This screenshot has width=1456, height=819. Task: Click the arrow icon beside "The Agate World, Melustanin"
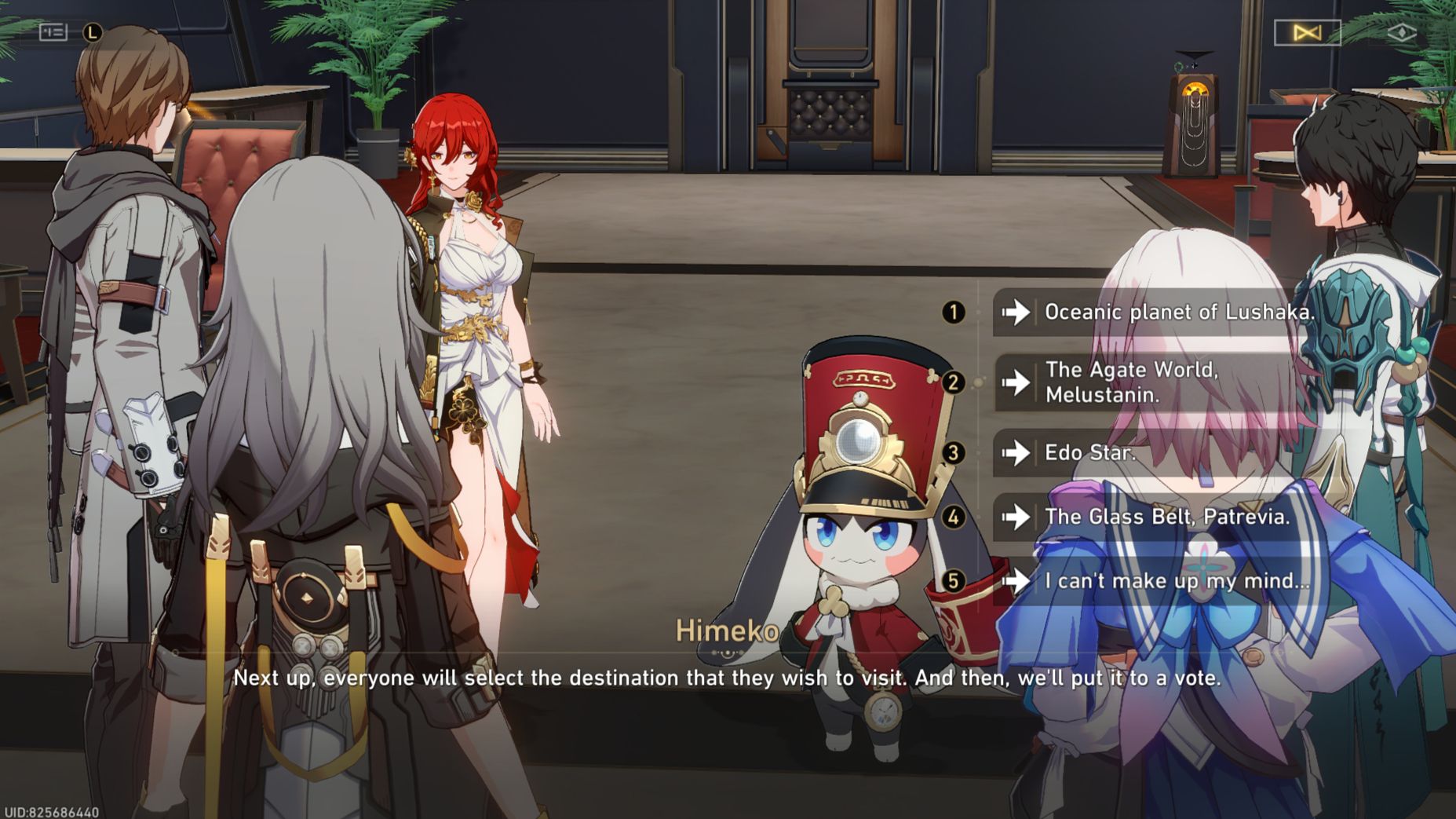coord(1017,383)
